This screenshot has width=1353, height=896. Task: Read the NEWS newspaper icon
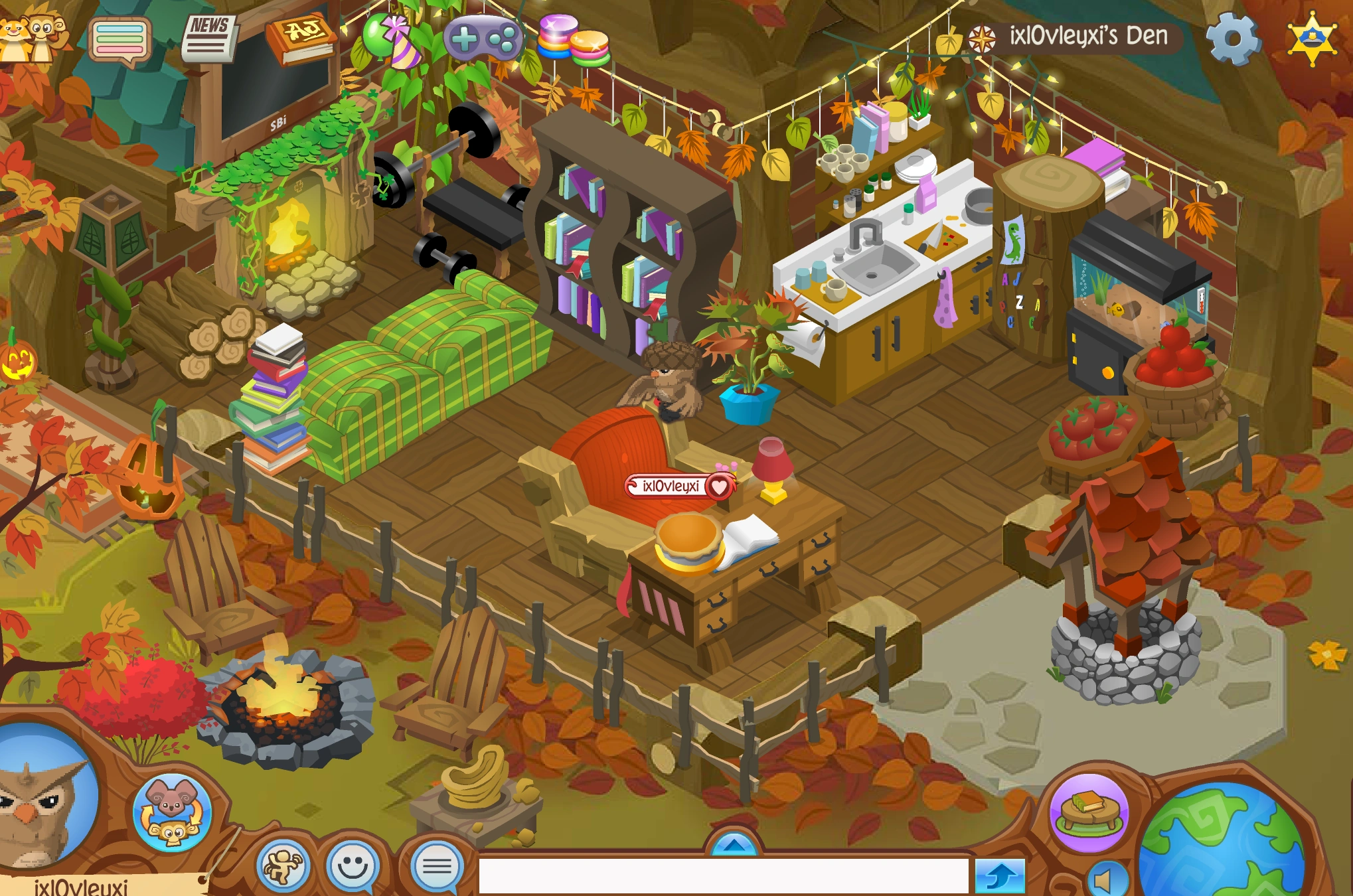click(209, 37)
